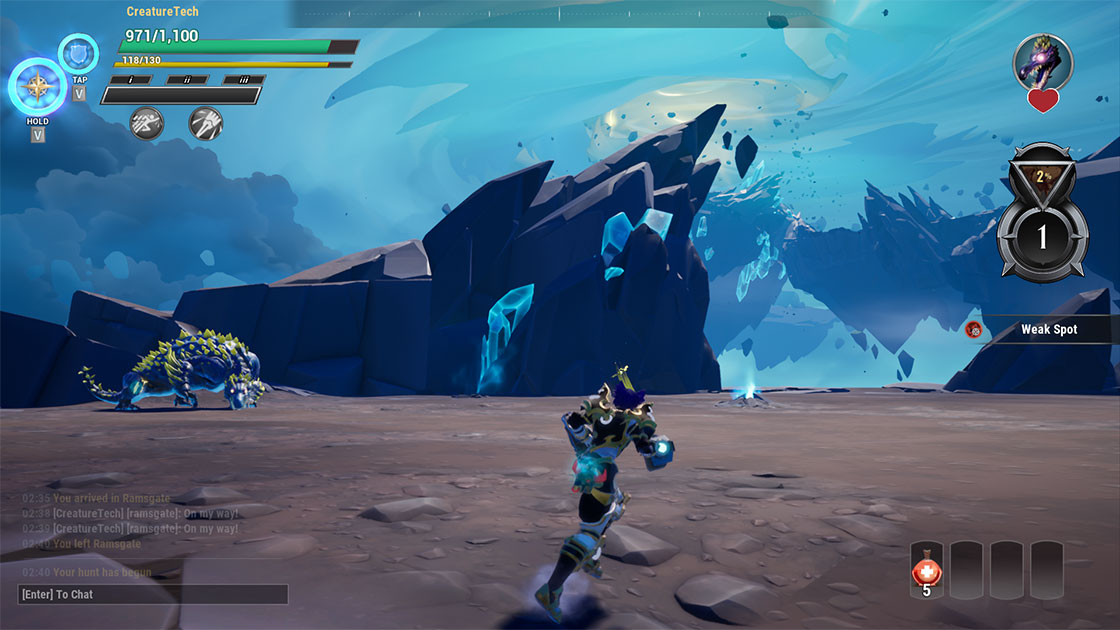This screenshot has height=630, width=1120.
Task: Click the CreatureTech player name
Action: tap(163, 12)
